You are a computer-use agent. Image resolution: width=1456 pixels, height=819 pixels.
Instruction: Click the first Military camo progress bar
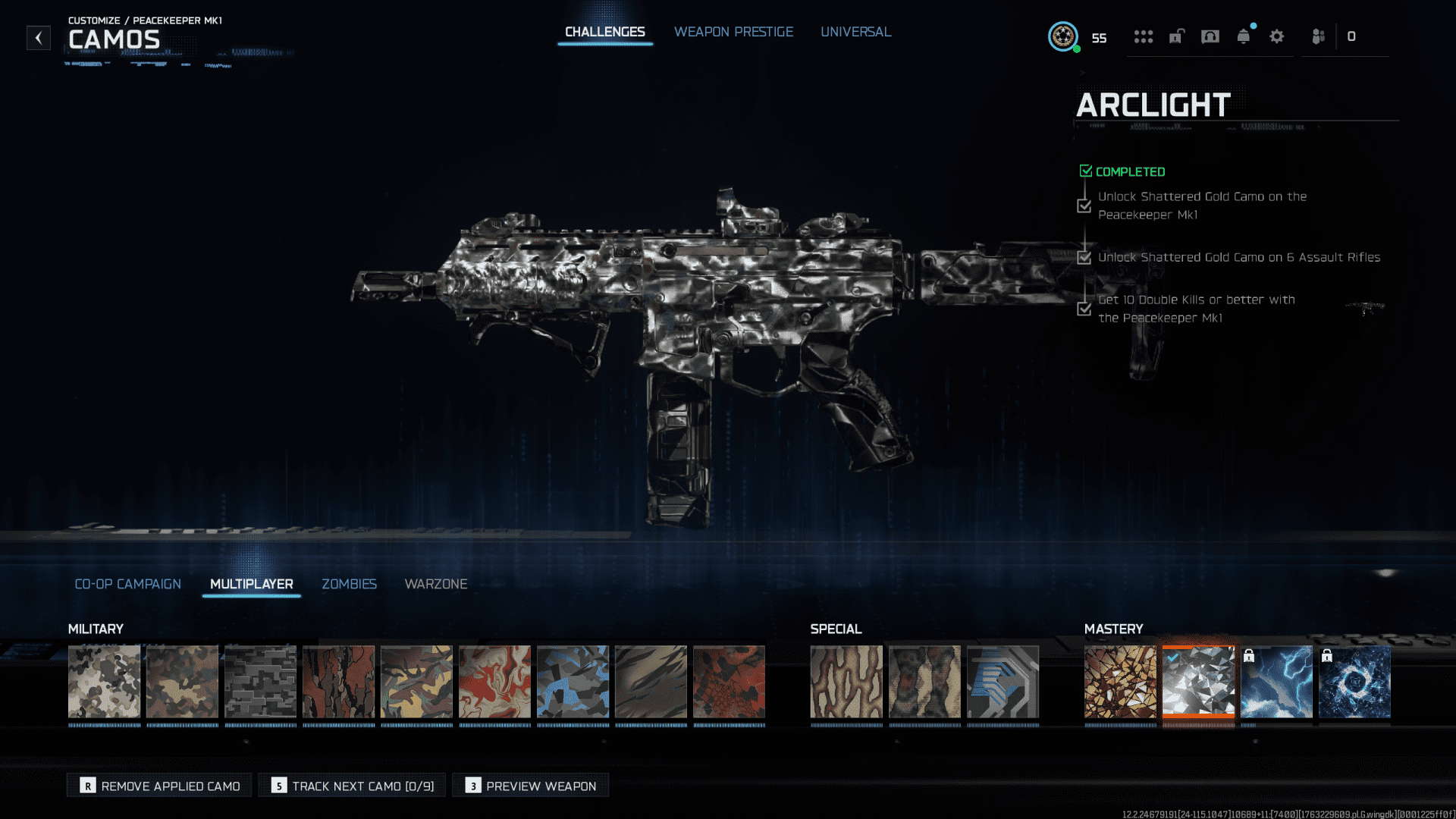point(105,724)
